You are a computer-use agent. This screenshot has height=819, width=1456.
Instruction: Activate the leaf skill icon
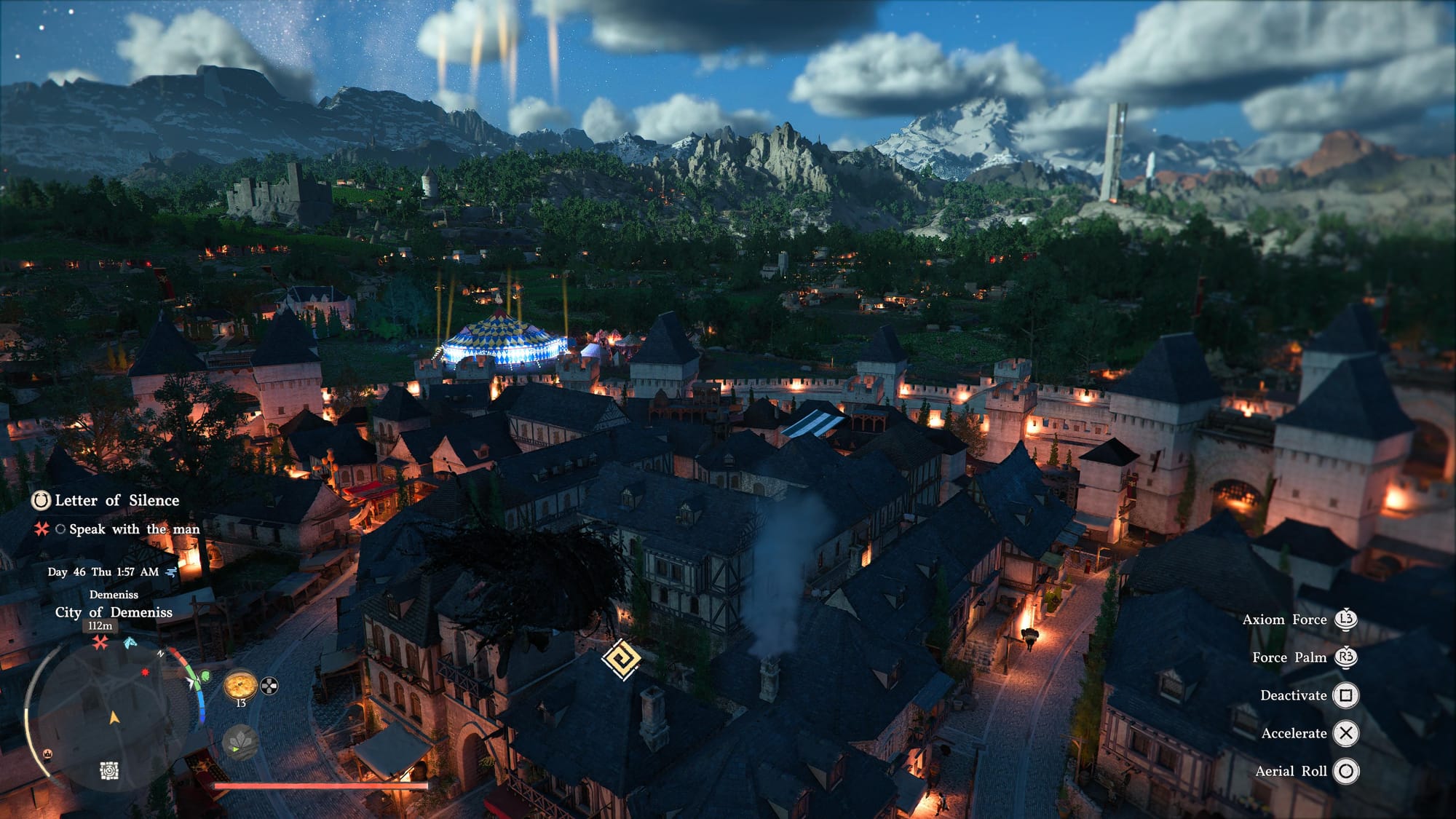[x=240, y=742]
